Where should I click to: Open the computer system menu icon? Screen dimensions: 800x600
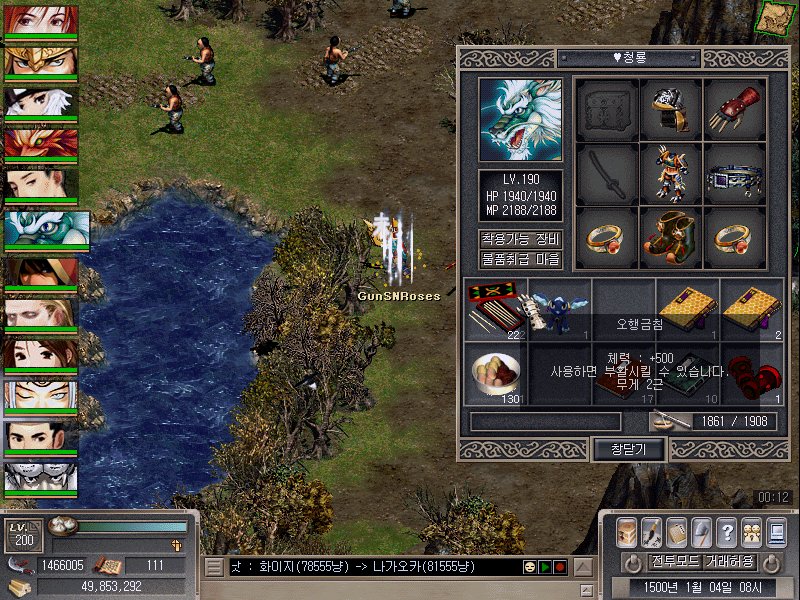pos(776,532)
